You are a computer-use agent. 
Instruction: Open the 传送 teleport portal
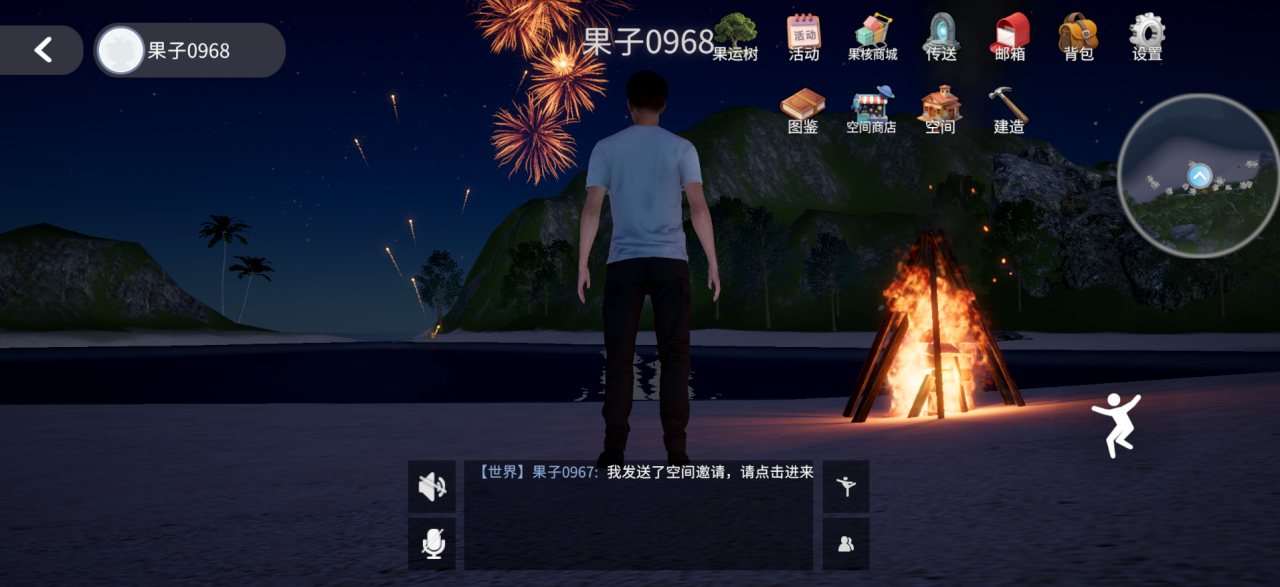(941, 37)
